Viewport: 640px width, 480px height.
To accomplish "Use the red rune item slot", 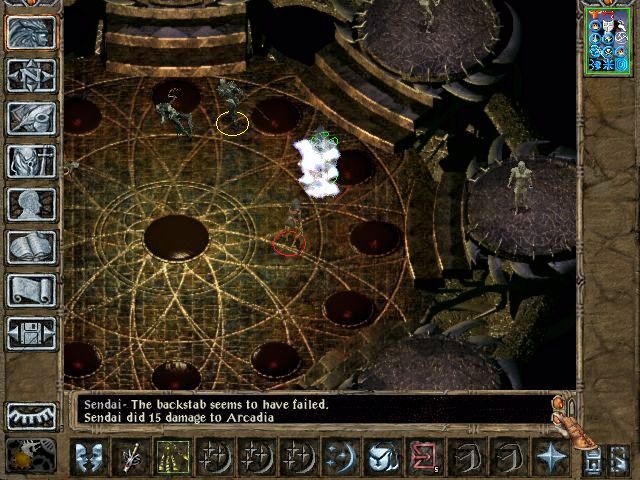I will pyautogui.click(x=424, y=457).
